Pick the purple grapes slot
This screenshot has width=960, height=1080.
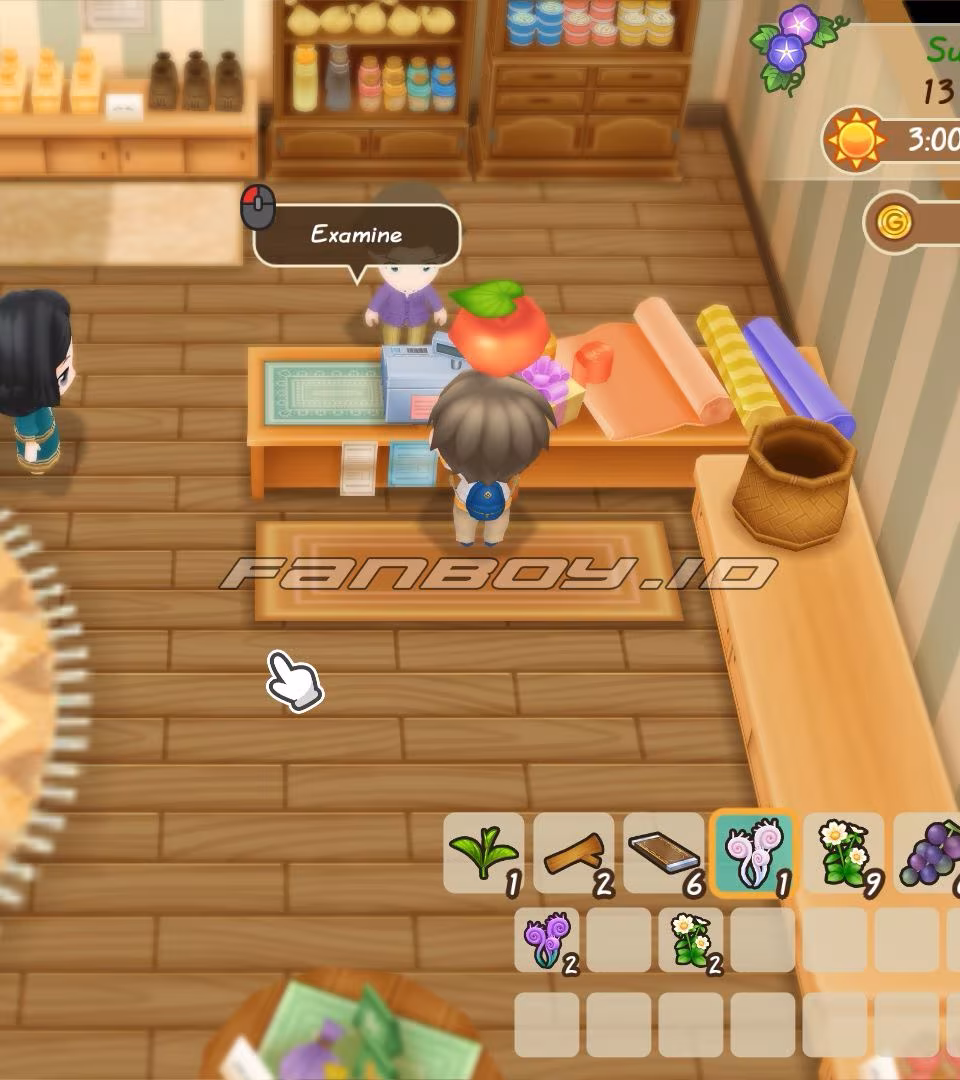(928, 853)
